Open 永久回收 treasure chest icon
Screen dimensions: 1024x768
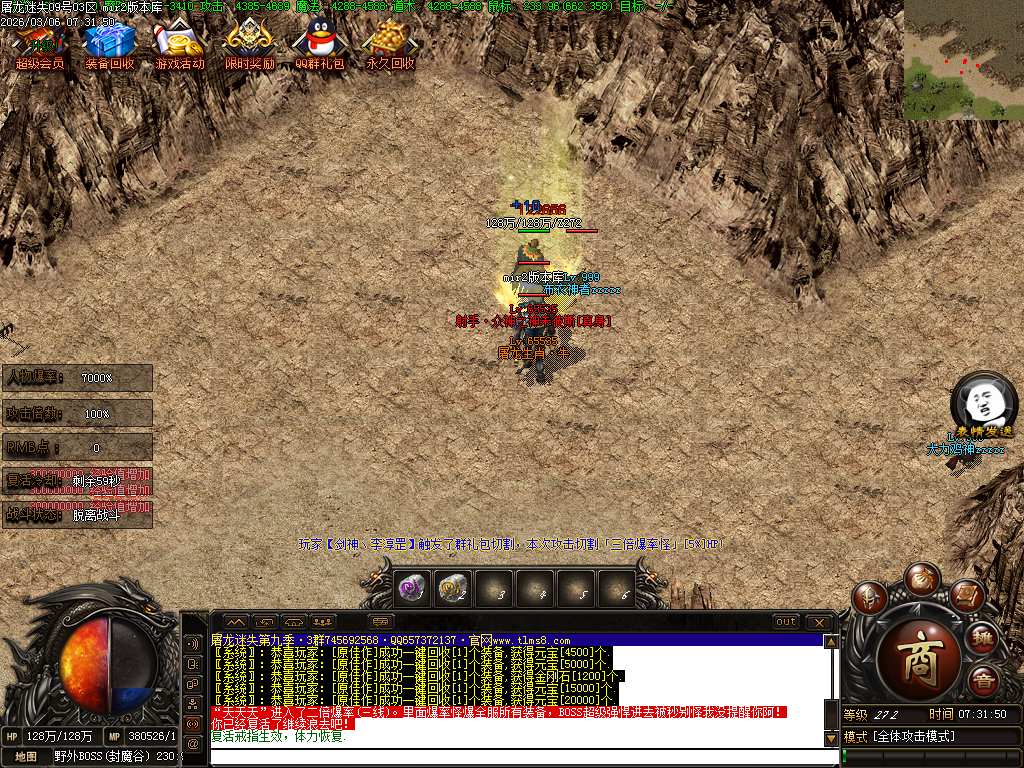(389, 46)
